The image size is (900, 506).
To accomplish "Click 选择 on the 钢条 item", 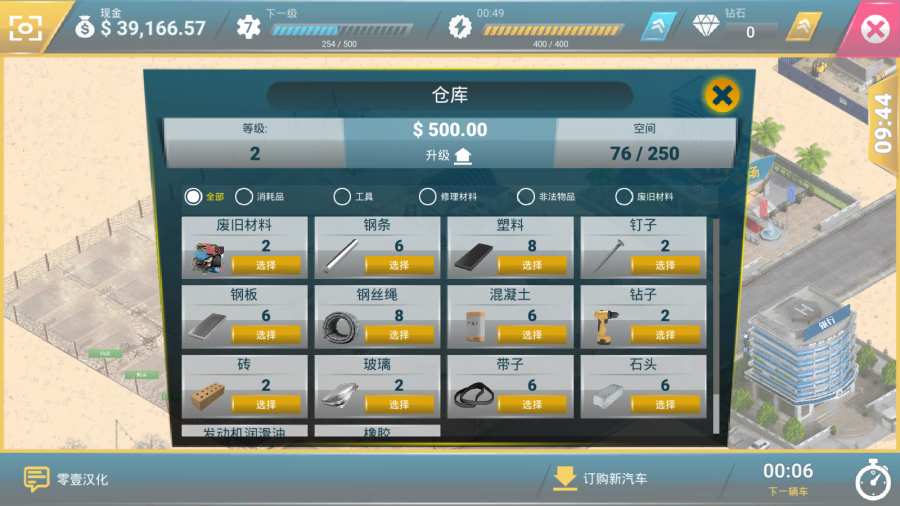I will coord(399,265).
